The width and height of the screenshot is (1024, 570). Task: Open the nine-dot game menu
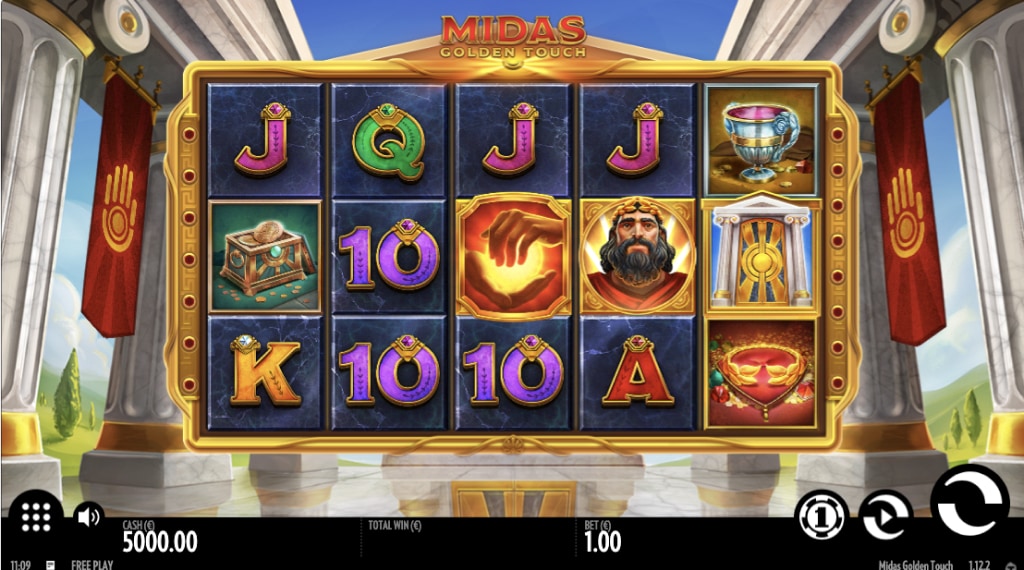pyautogui.click(x=36, y=516)
